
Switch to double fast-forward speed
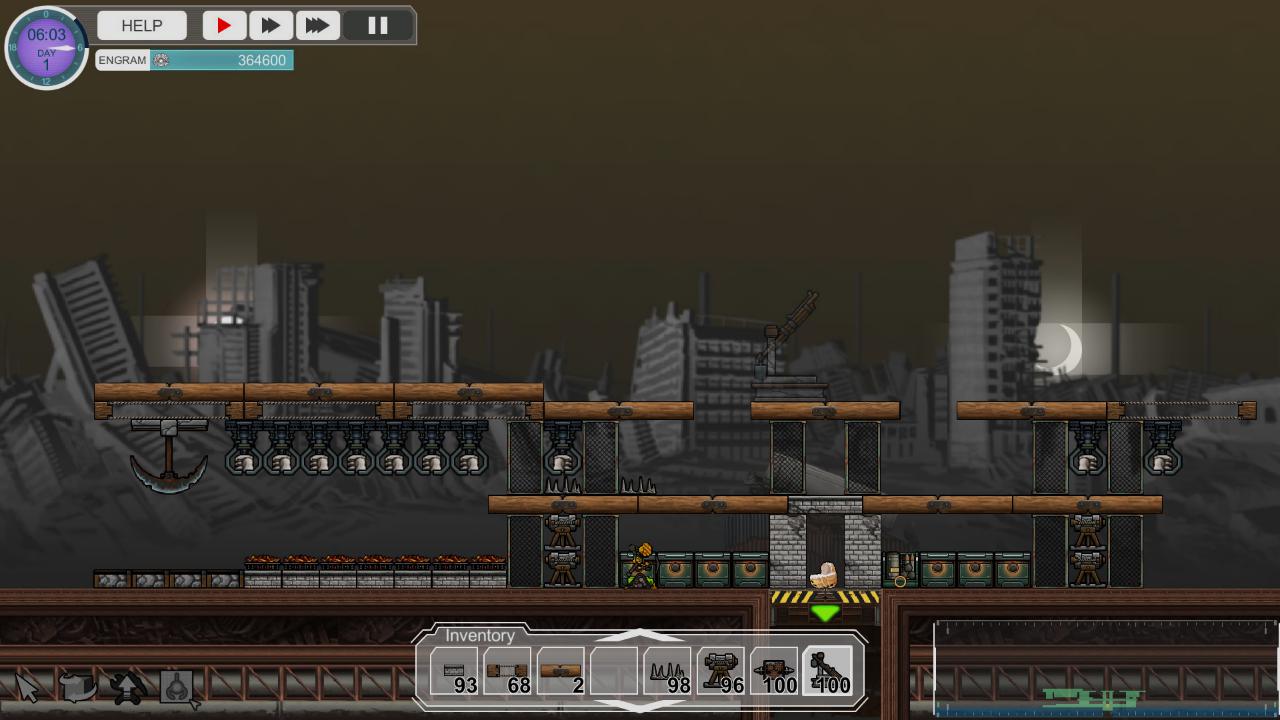tap(270, 26)
